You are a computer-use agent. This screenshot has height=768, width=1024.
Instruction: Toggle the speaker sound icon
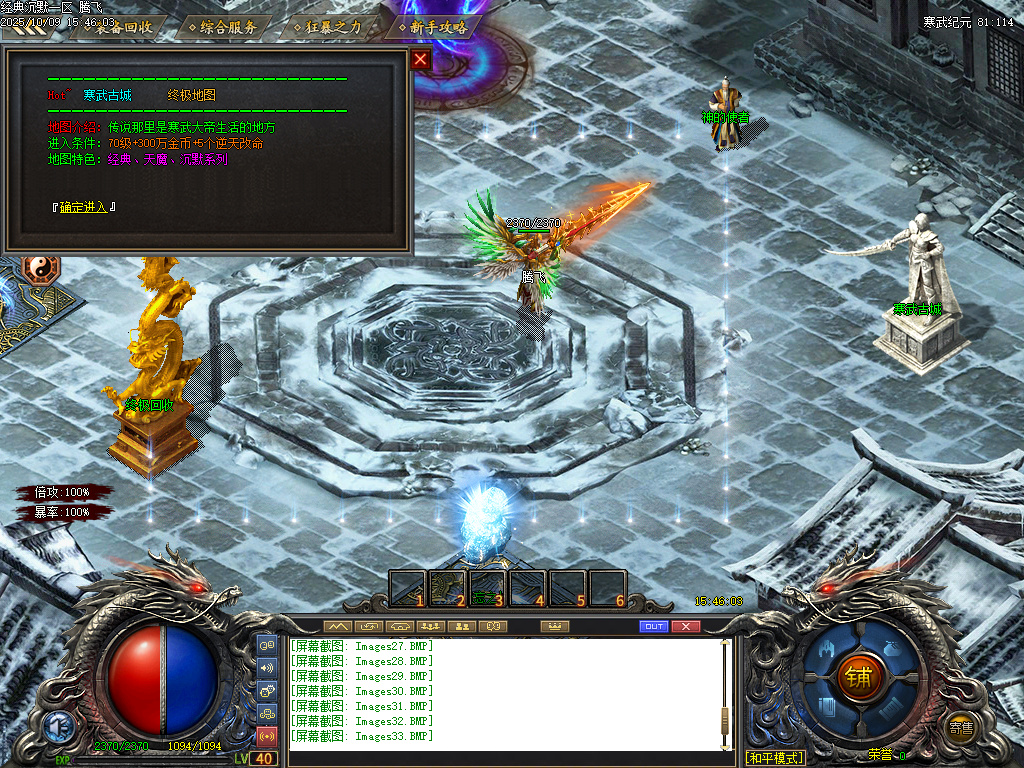tap(267, 668)
